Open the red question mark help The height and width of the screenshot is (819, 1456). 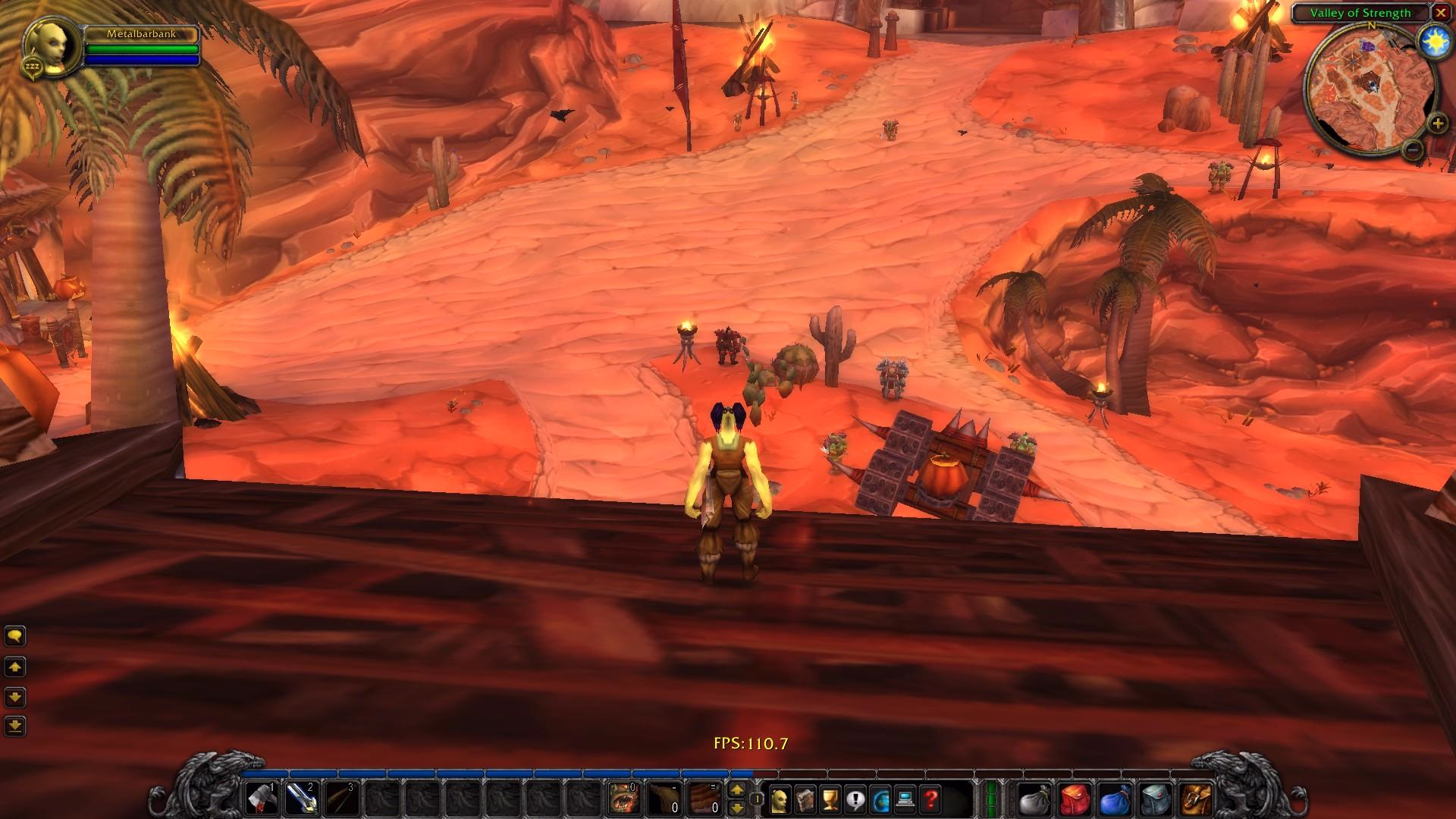(x=931, y=799)
